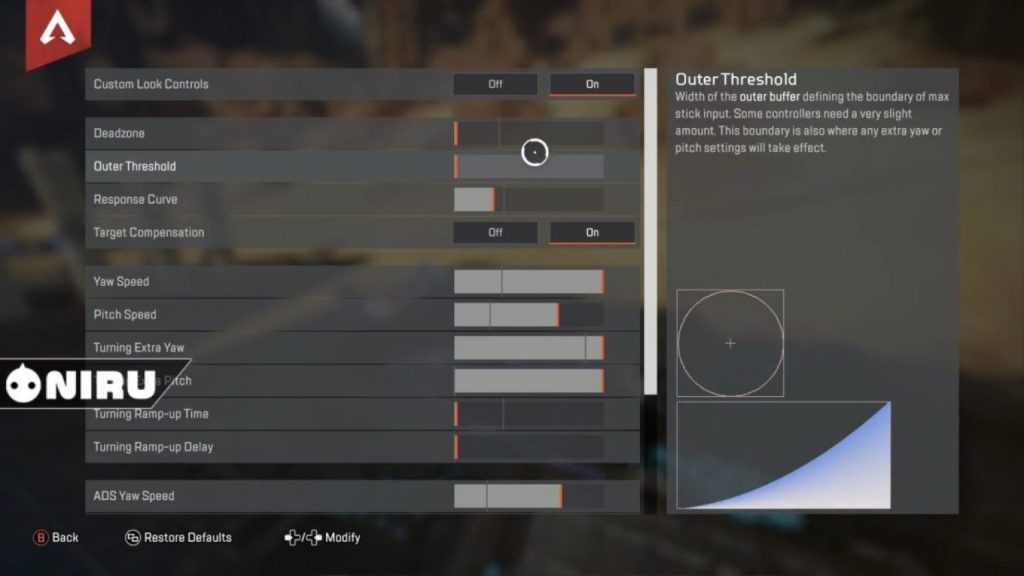Screen dimensions: 1024x576
Task: Set the Outer Threshold slider
Action: (529, 166)
